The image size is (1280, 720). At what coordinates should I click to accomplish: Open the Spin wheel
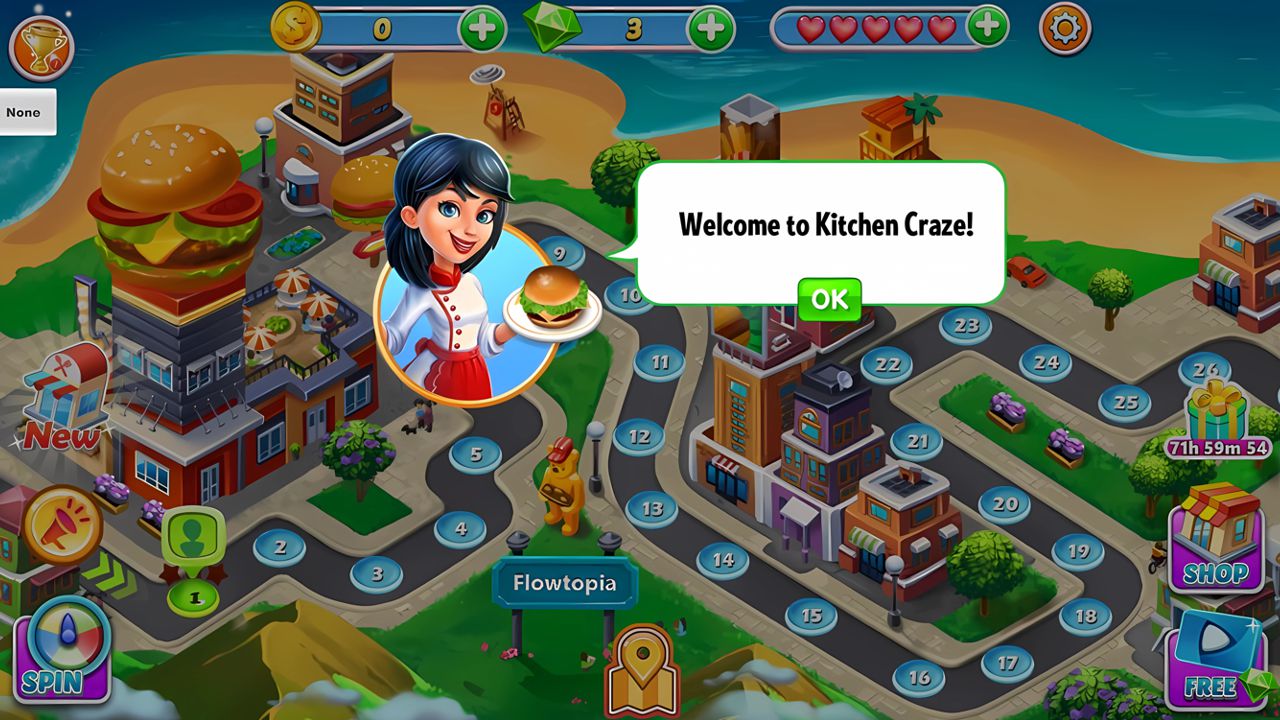[x=60, y=660]
